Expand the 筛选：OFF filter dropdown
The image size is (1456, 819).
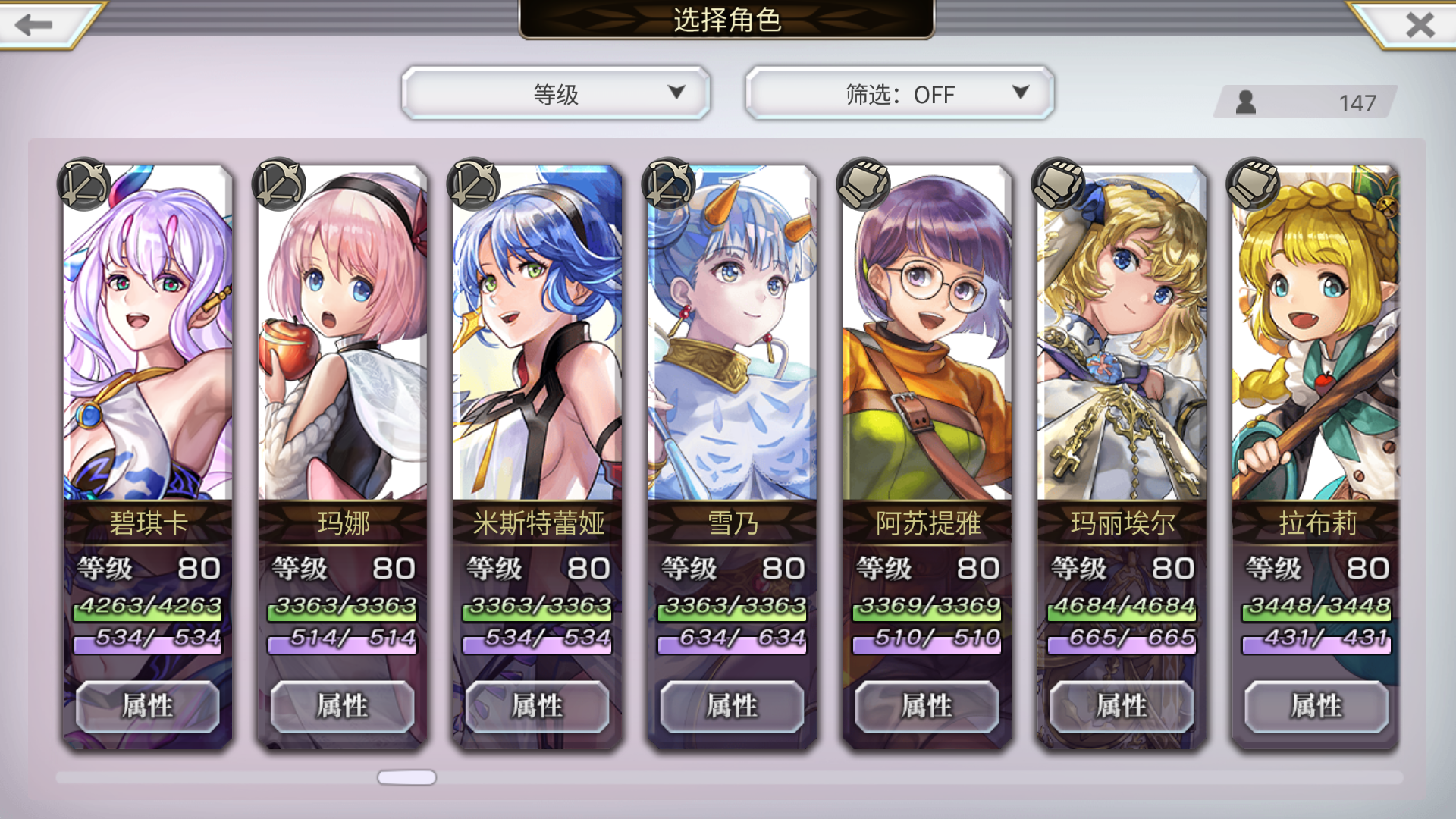[x=899, y=94]
